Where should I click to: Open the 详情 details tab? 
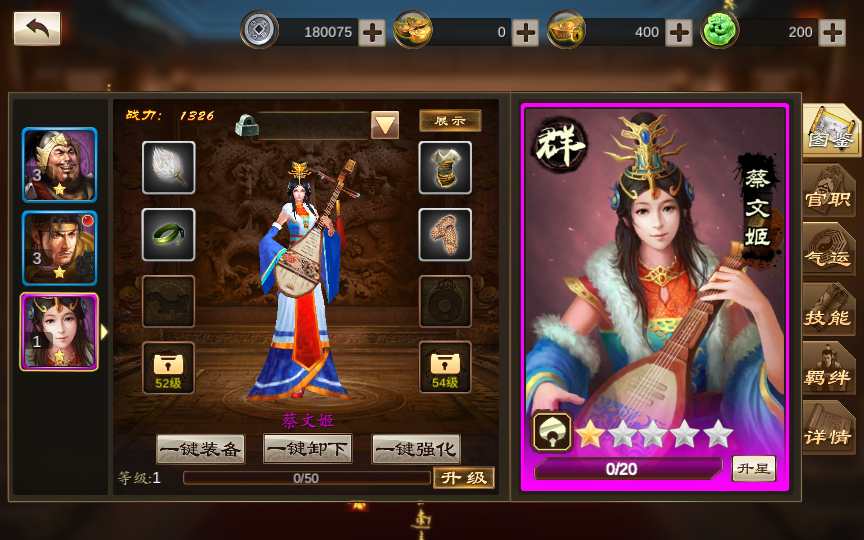point(829,436)
